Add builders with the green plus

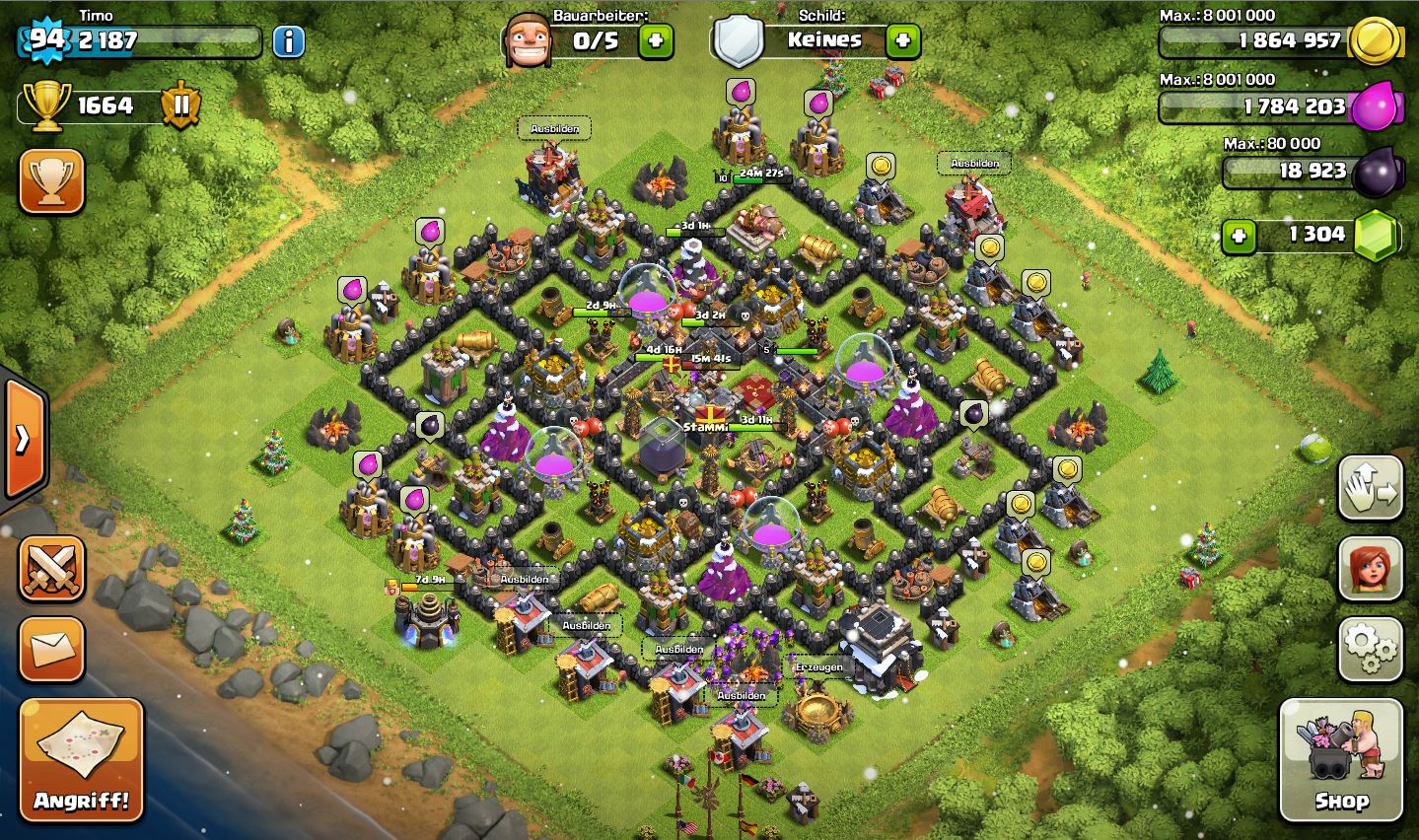(656, 41)
